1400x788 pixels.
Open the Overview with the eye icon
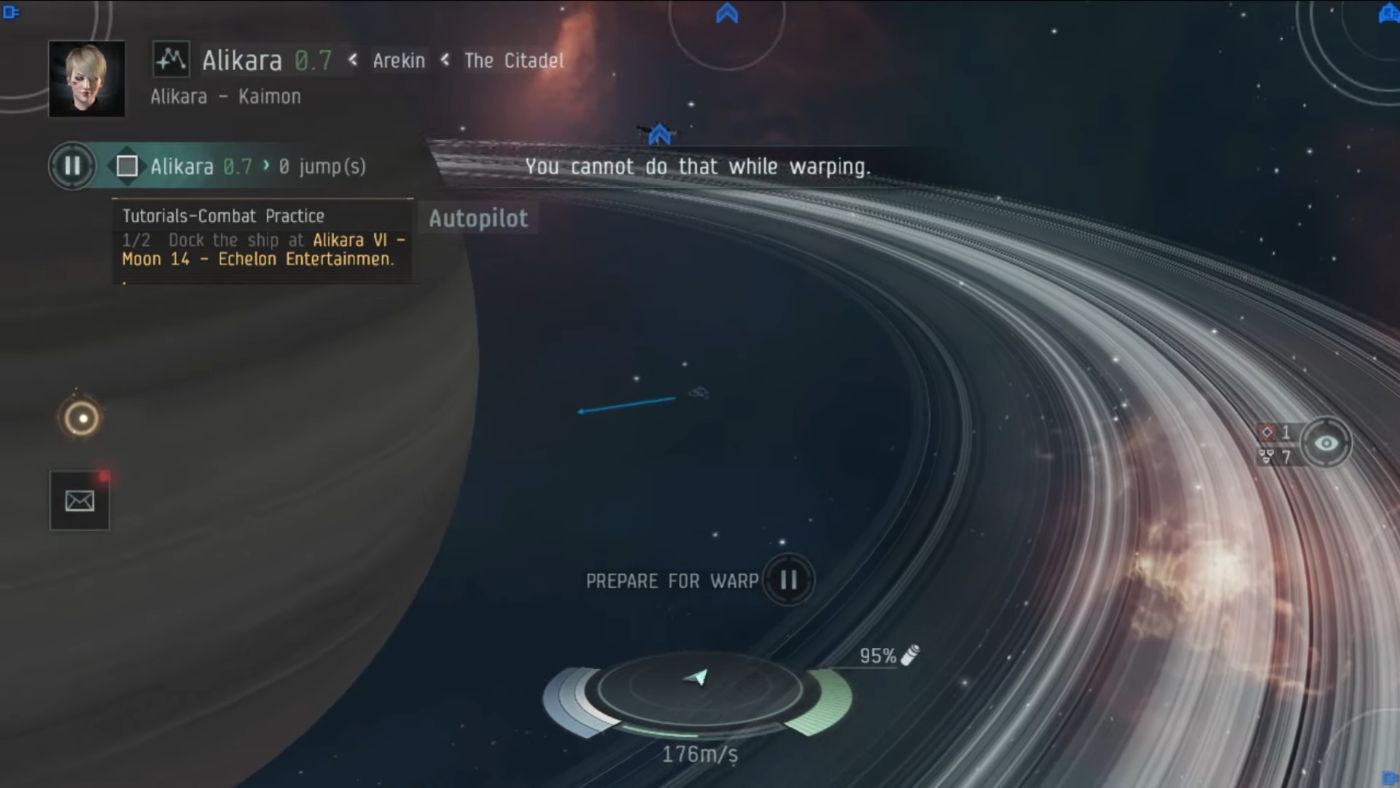(1326, 442)
